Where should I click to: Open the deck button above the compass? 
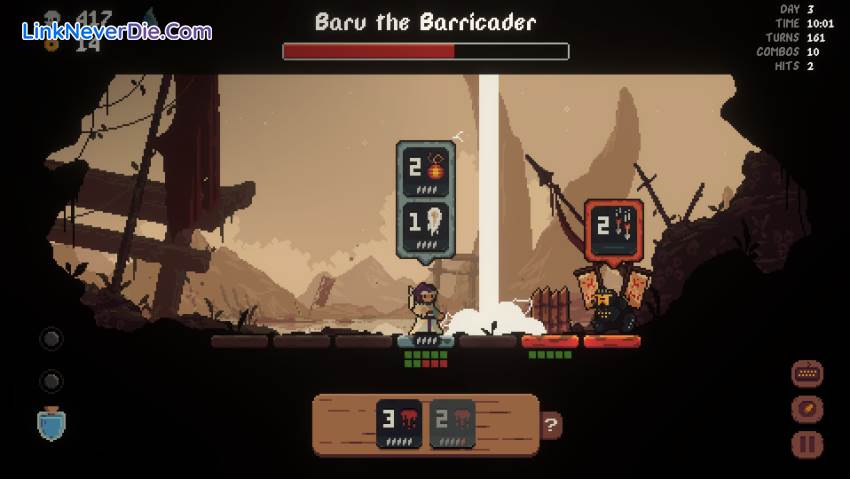[x=807, y=374]
